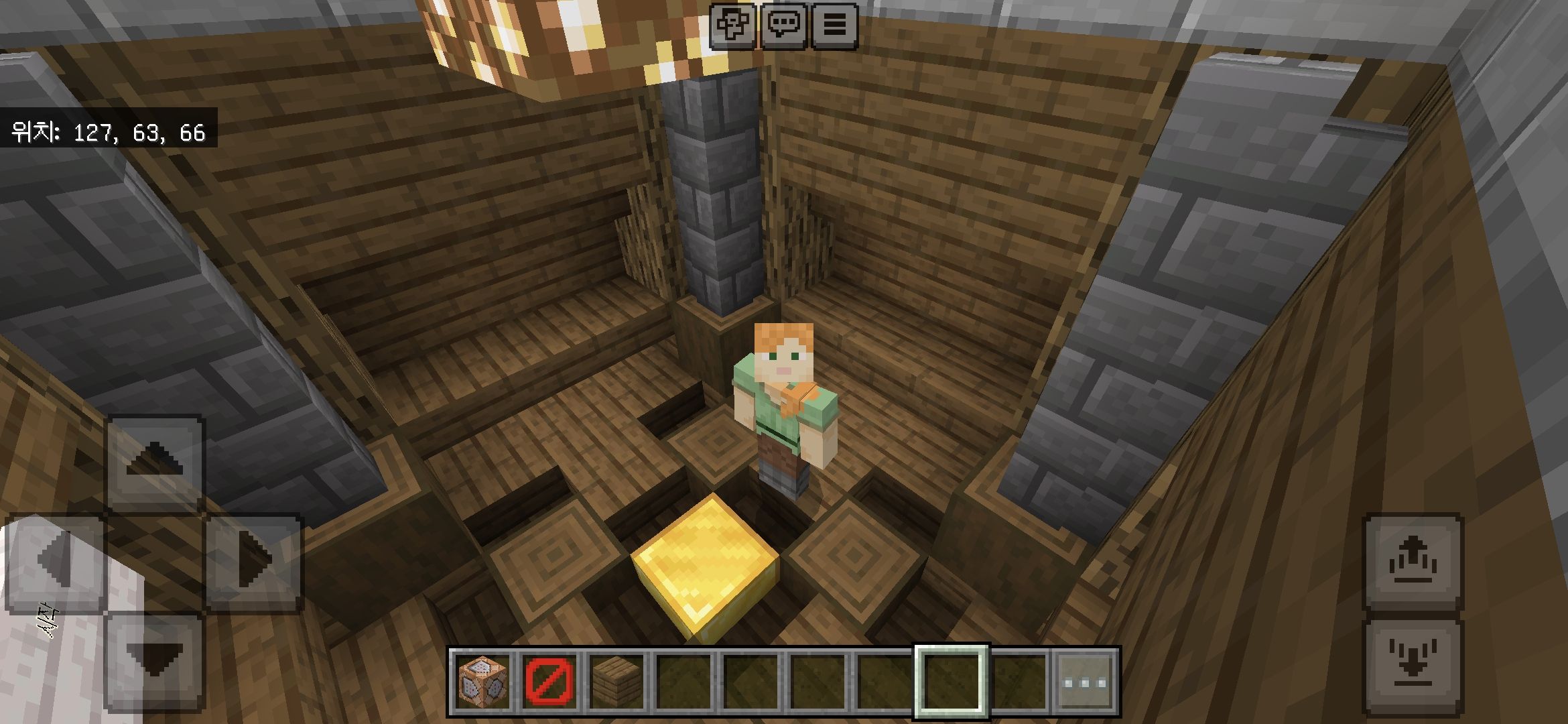Select the command block hotbar slot
This screenshot has width=1568, height=724.
[x=482, y=682]
